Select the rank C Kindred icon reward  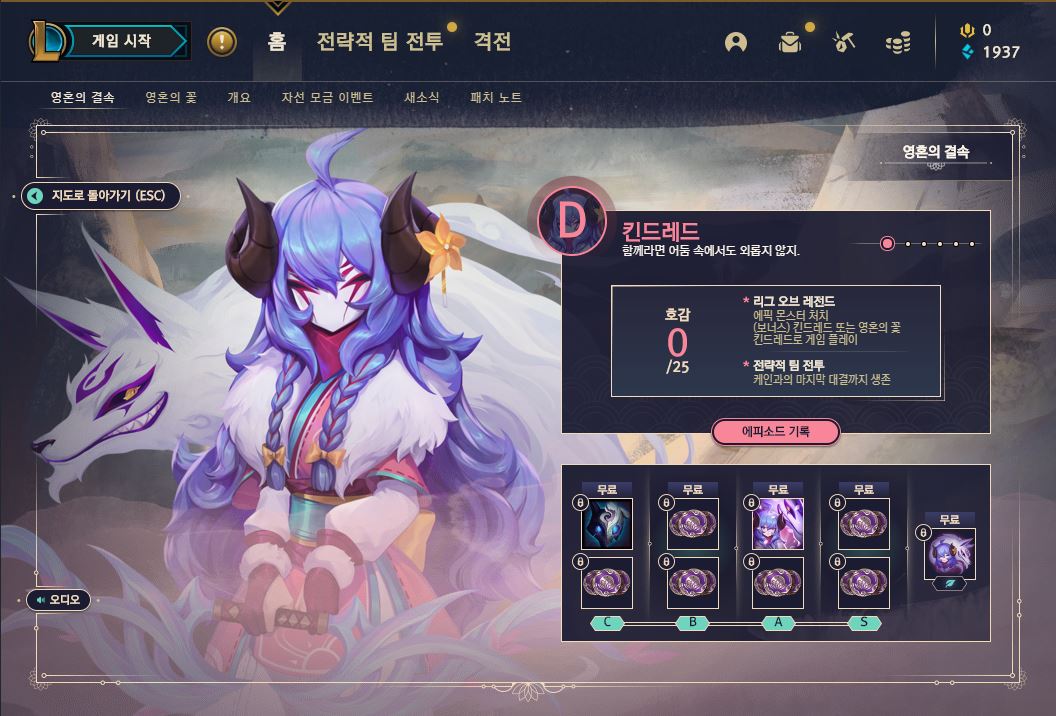tap(608, 525)
